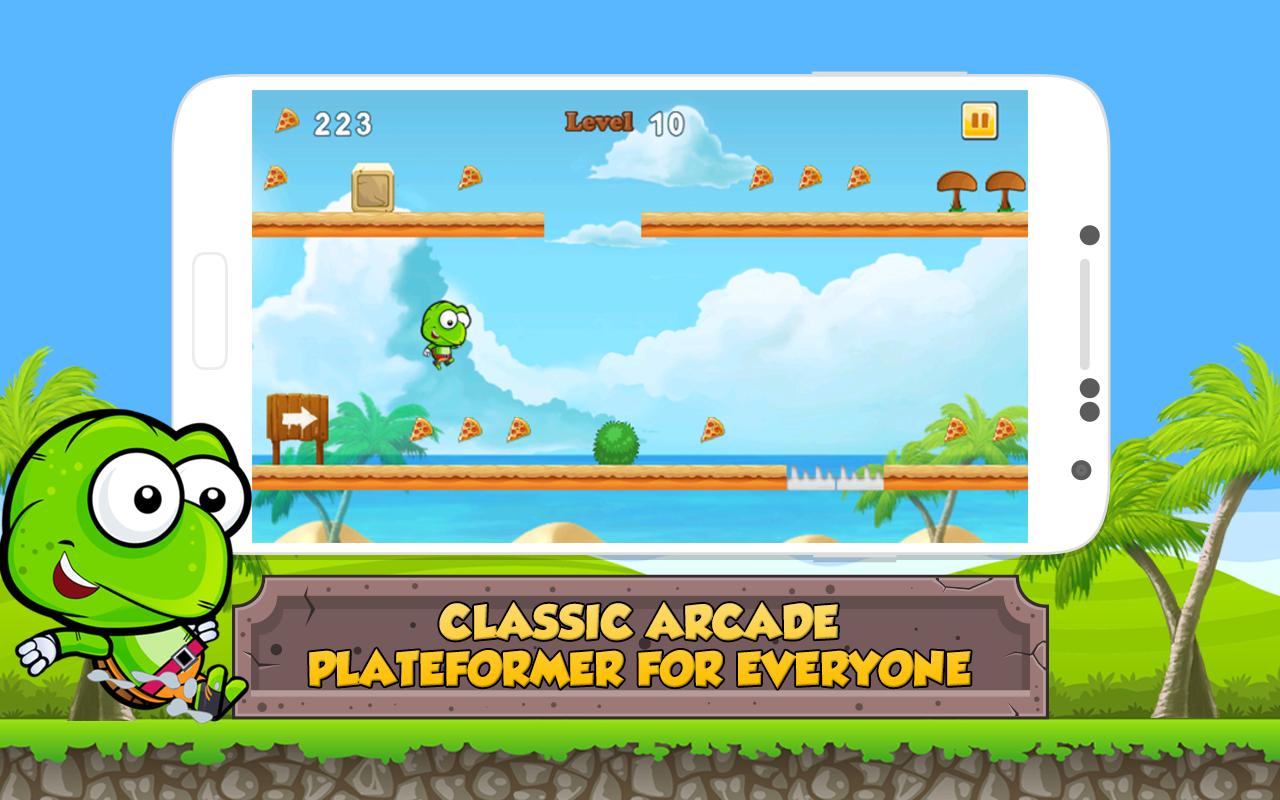The image size is (1280, 800).
Task: Tap the floating pizza above the signpost
Action: click(x=278, y=176)
